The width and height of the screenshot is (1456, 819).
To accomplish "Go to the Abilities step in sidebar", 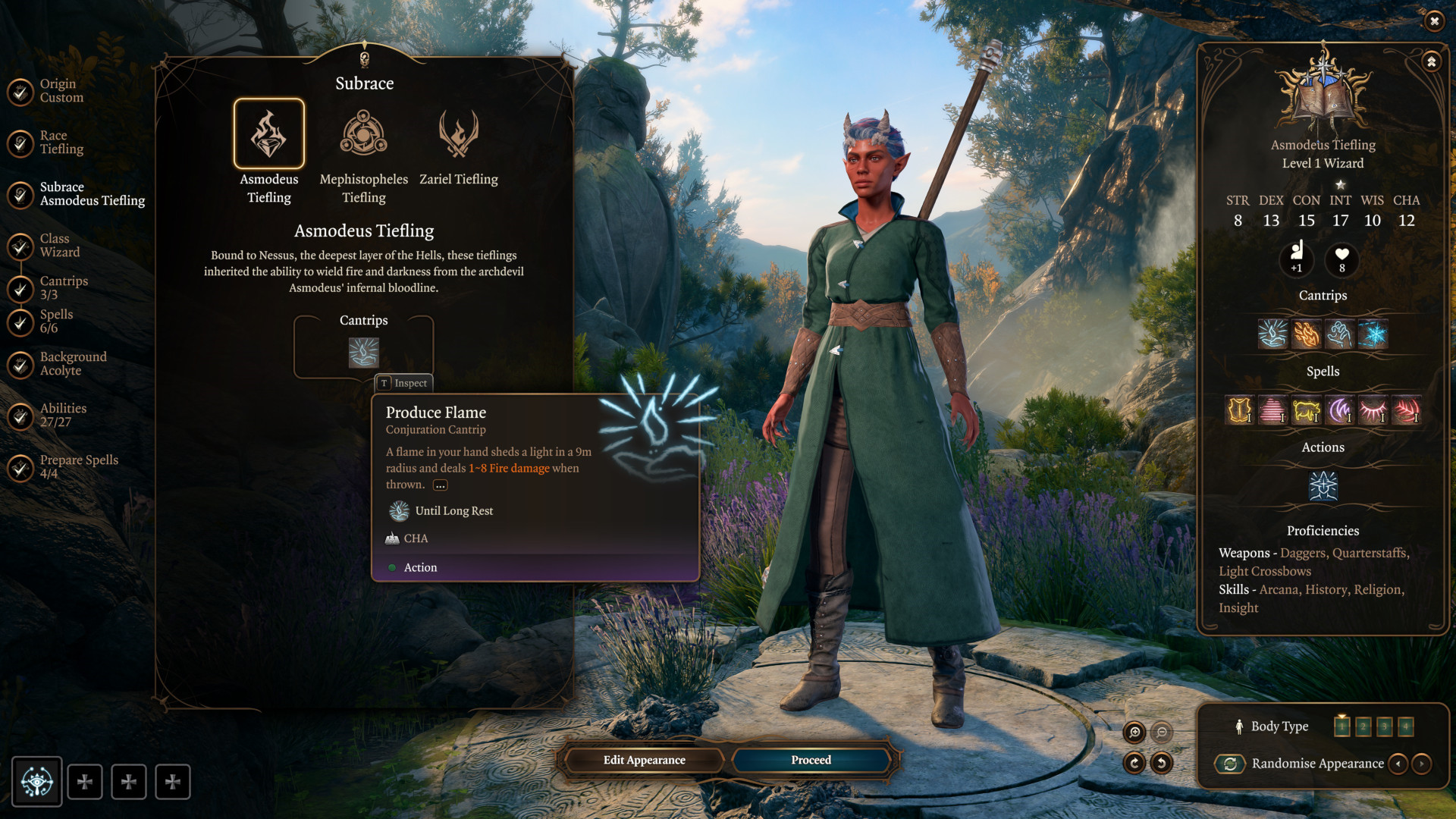I will [x=63, y=415].
